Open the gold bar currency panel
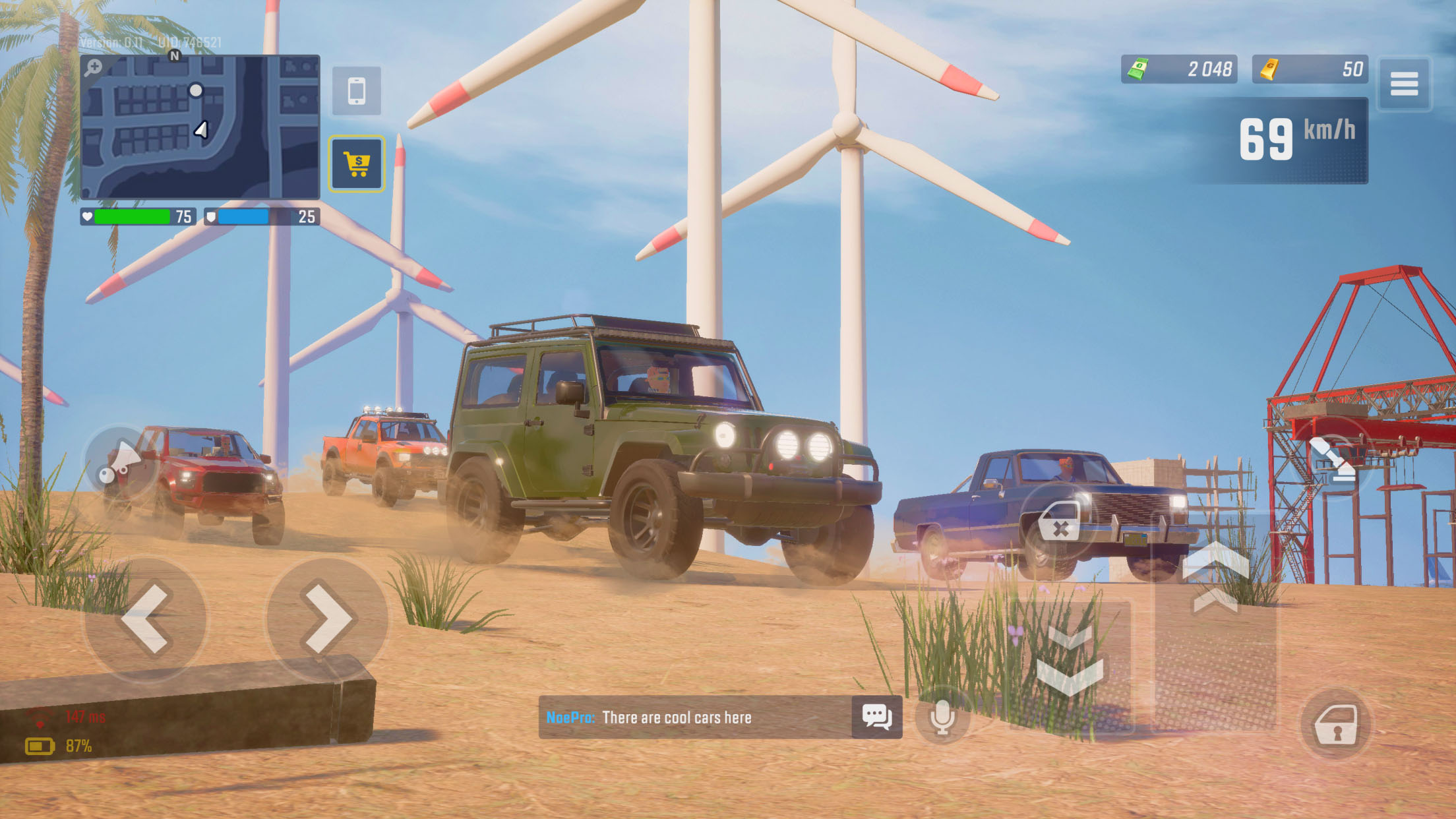The width and height of the screenshot is (1456, 819). pyautogui.click(x=1310, y=69)
